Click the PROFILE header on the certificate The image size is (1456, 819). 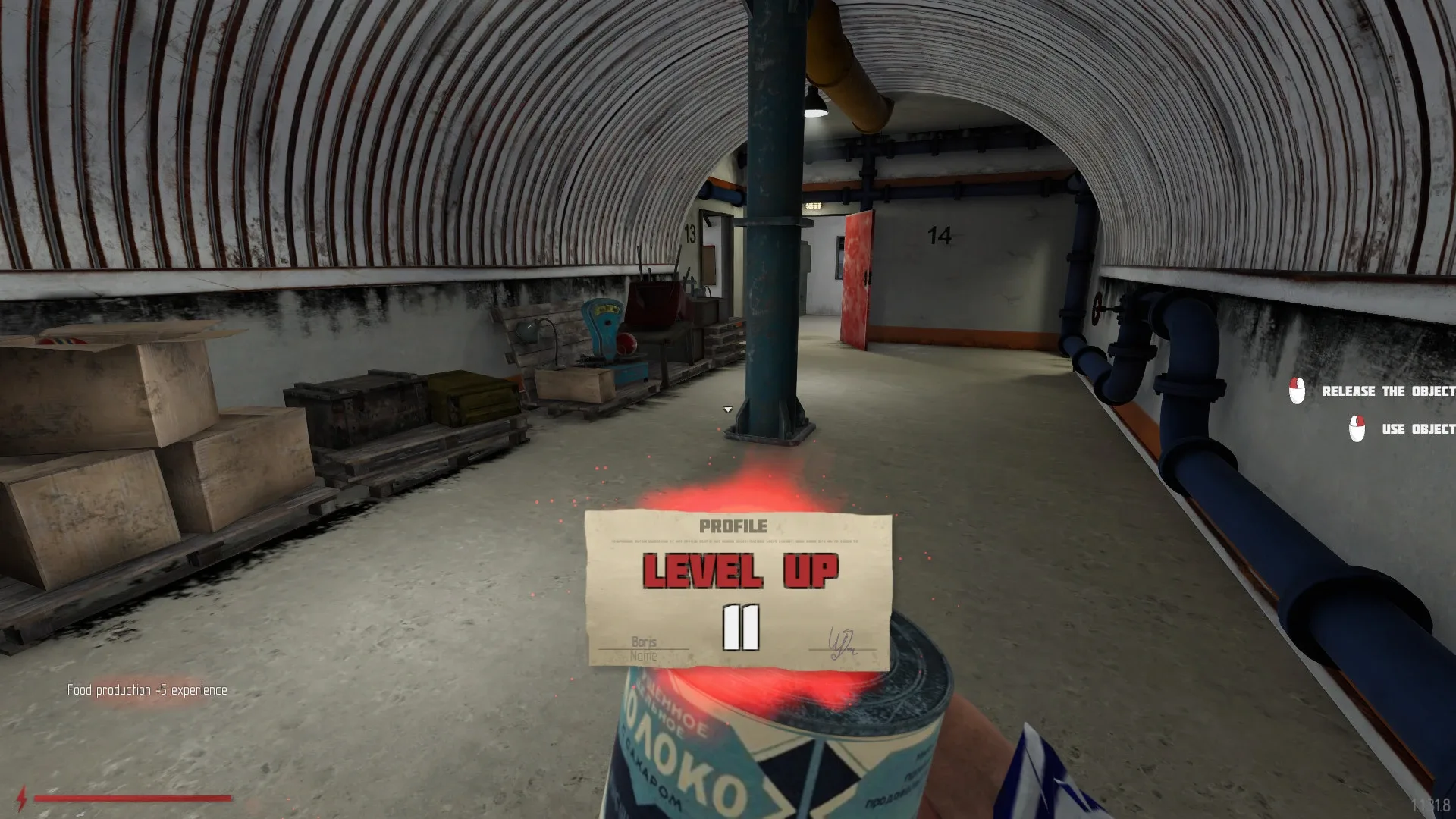[x=733, y=526]
